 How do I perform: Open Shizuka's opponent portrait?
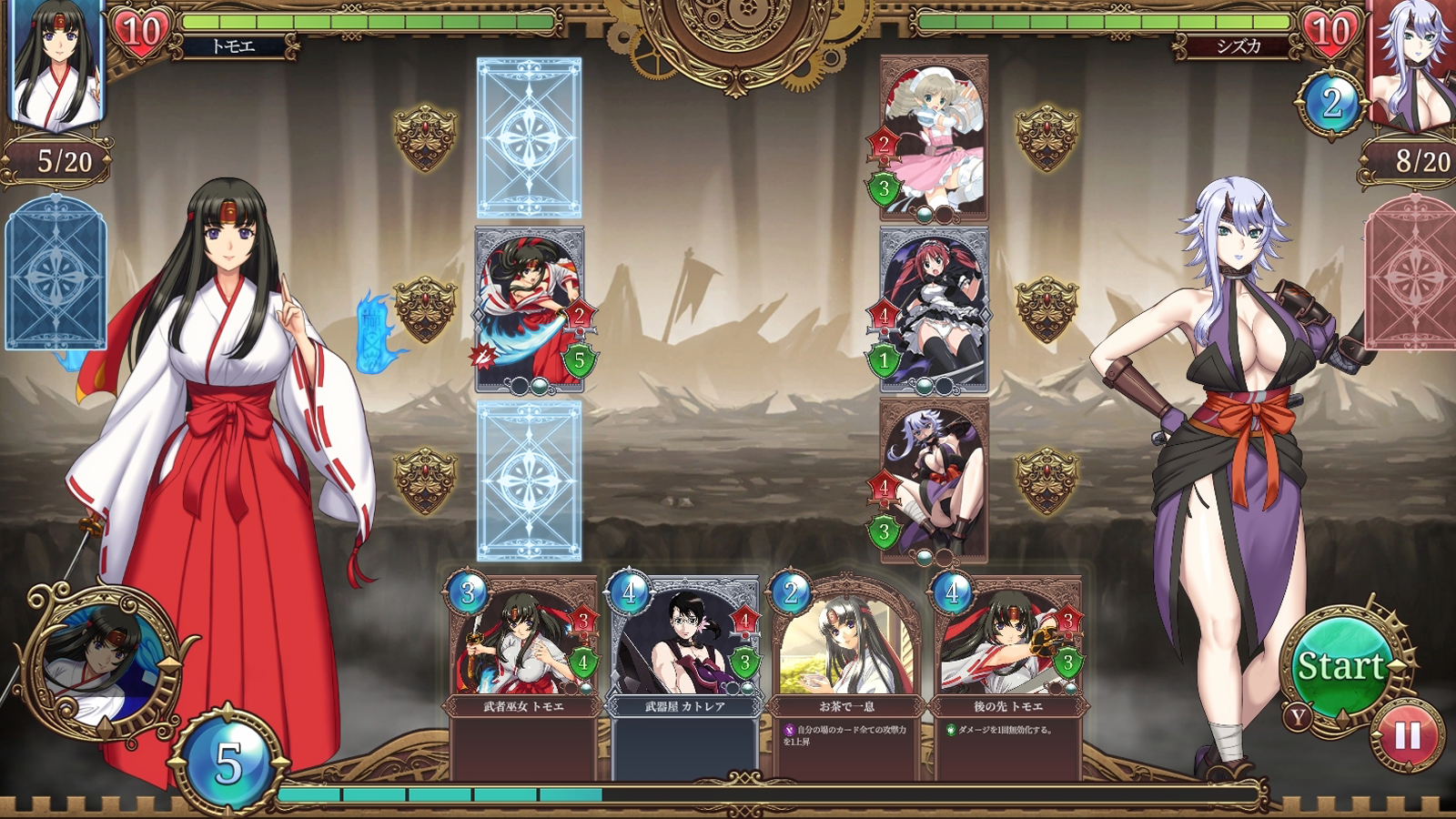tap(1412, 64)
